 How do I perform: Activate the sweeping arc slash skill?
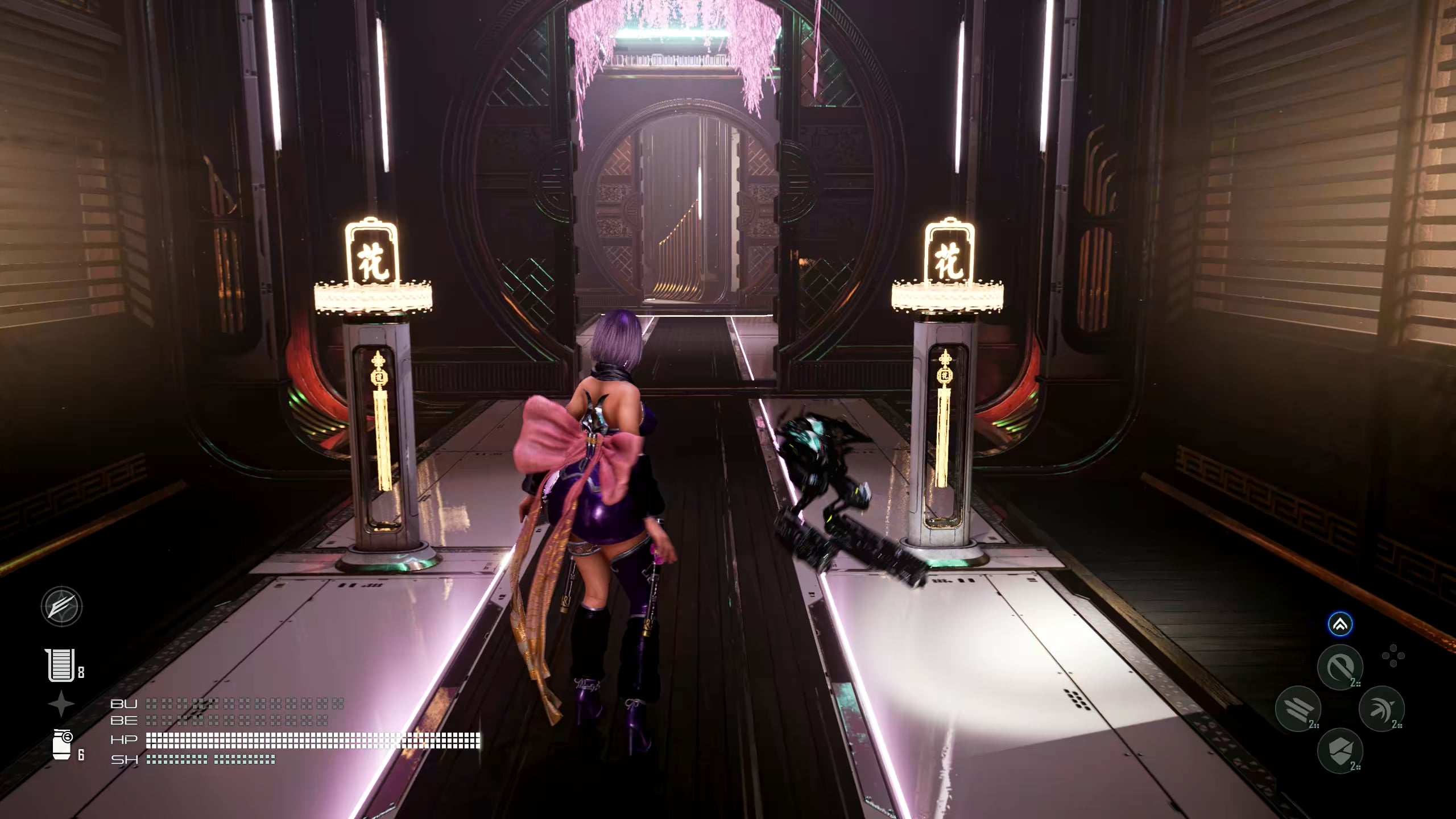[x=1381, y=709]
